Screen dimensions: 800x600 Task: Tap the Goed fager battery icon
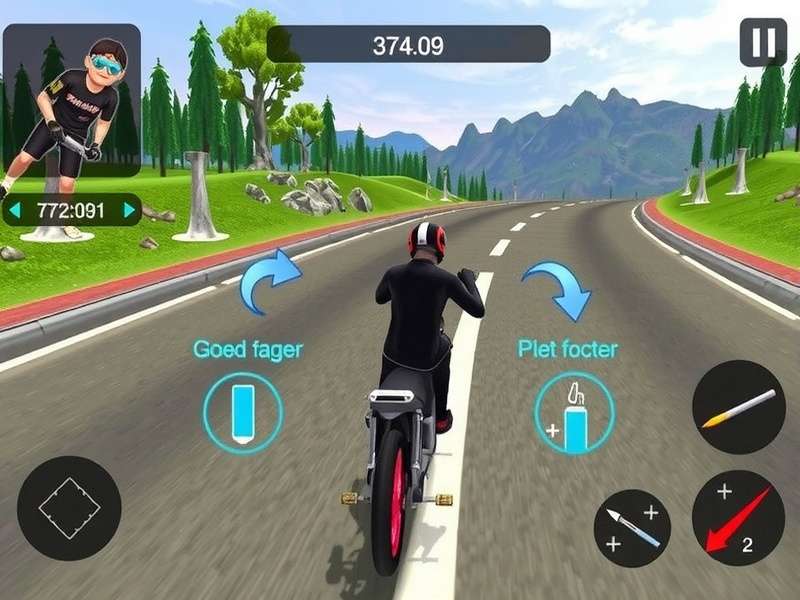pos(242,411)
